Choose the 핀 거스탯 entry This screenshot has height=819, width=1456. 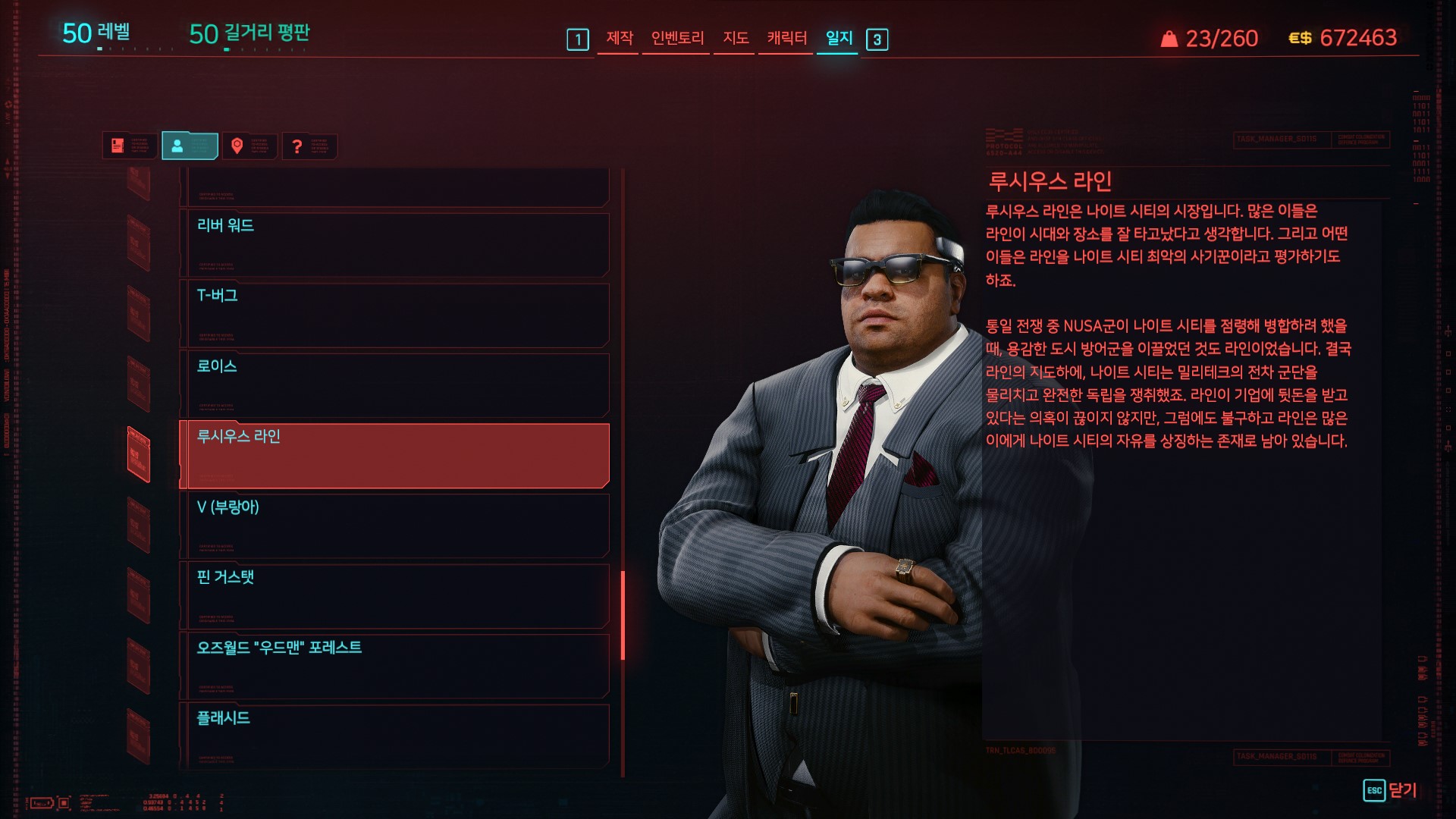coord(394,595)
